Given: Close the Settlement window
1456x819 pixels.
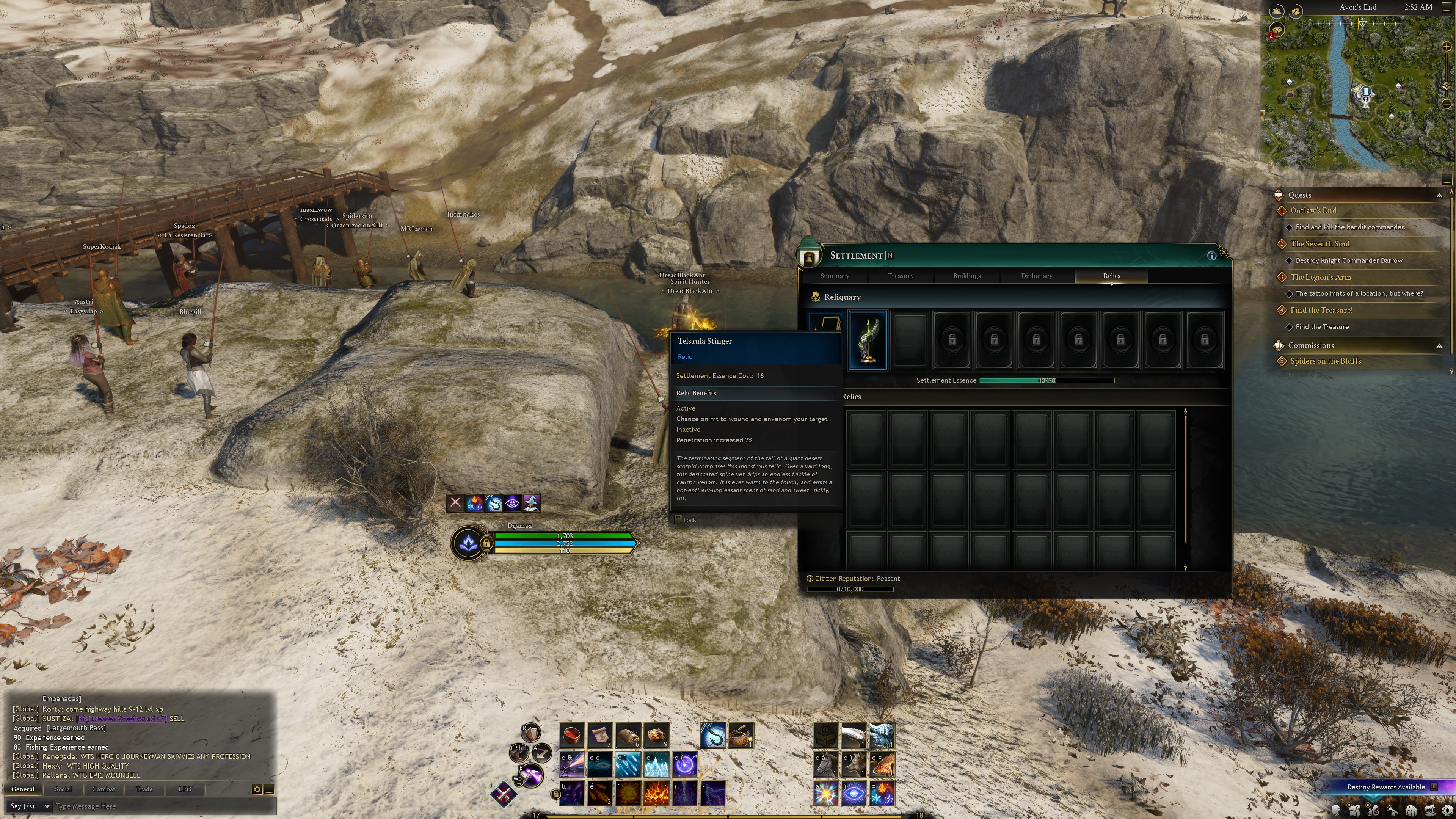Looking at the screenshot, I should (x=1224, y=252).
